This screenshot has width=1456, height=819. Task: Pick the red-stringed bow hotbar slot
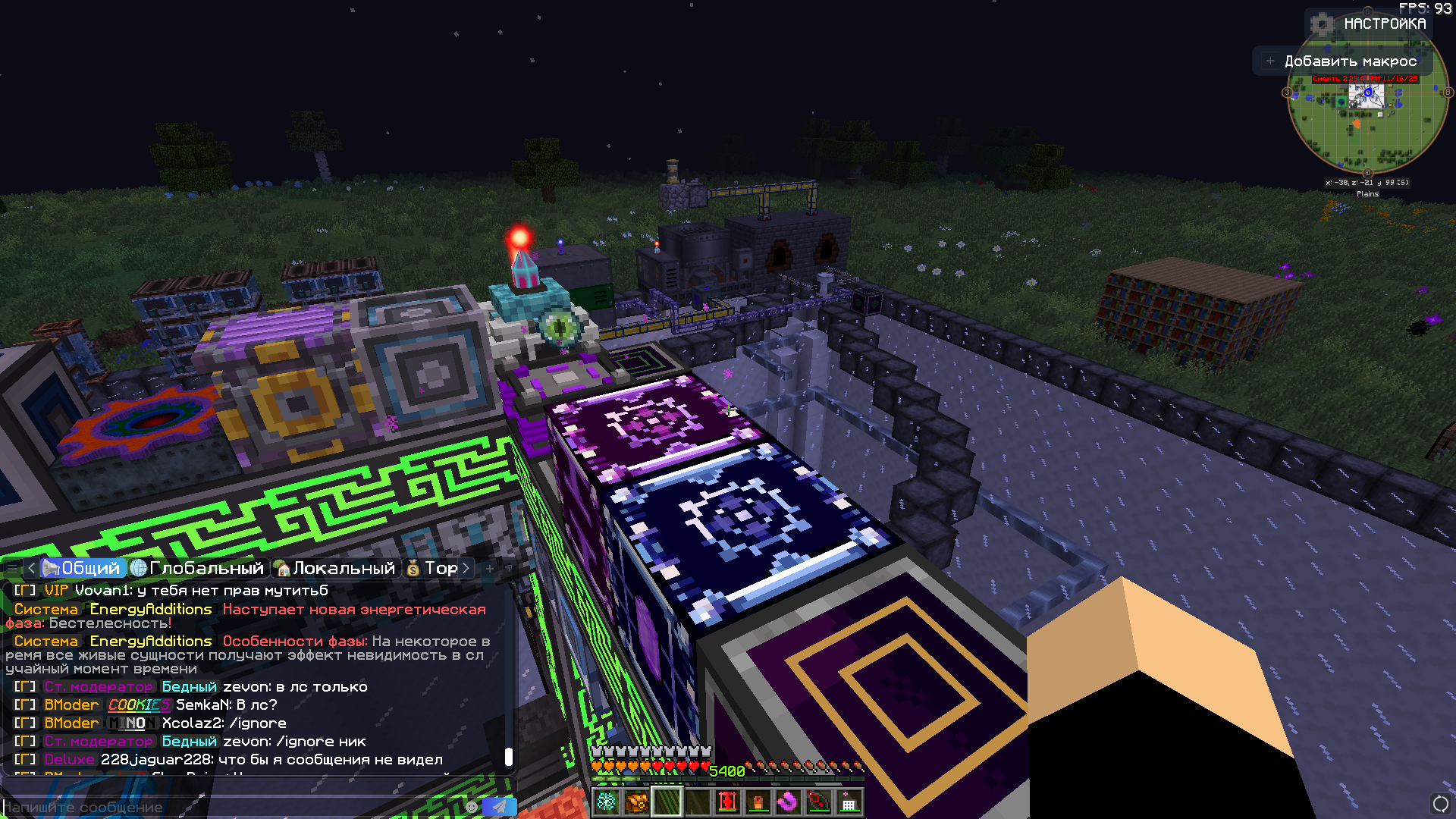[x=819, y=802]
